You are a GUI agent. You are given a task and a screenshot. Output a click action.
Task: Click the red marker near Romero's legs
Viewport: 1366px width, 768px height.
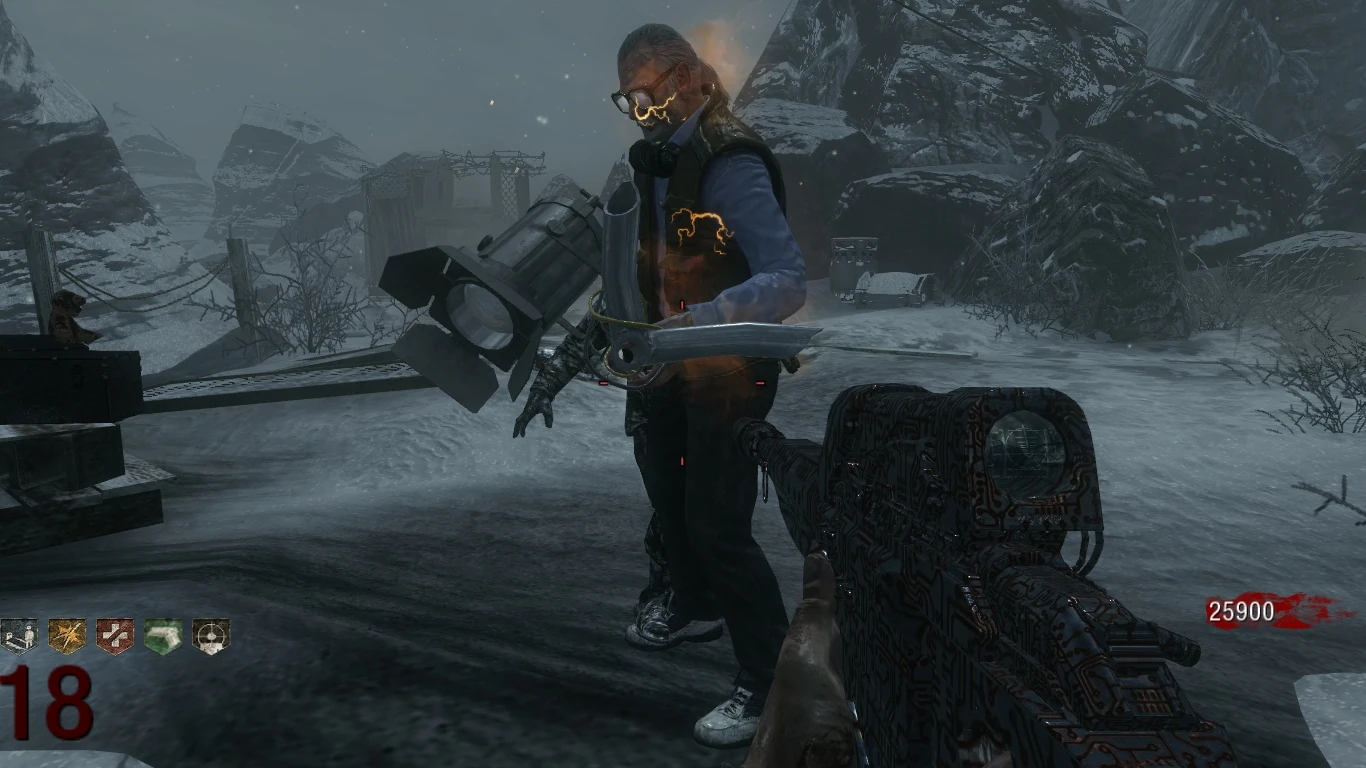681,460
